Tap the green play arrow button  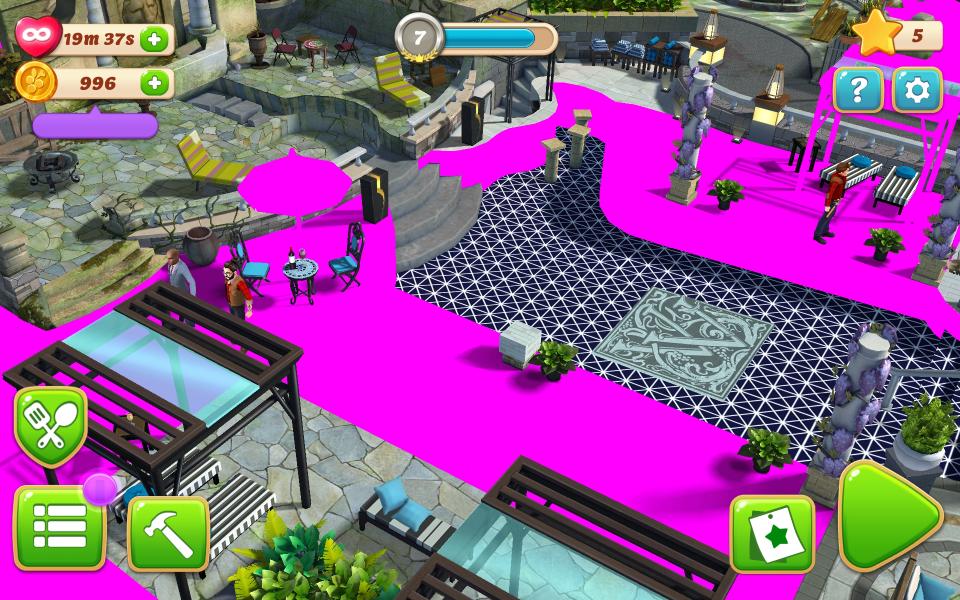[x=887, y=516]
